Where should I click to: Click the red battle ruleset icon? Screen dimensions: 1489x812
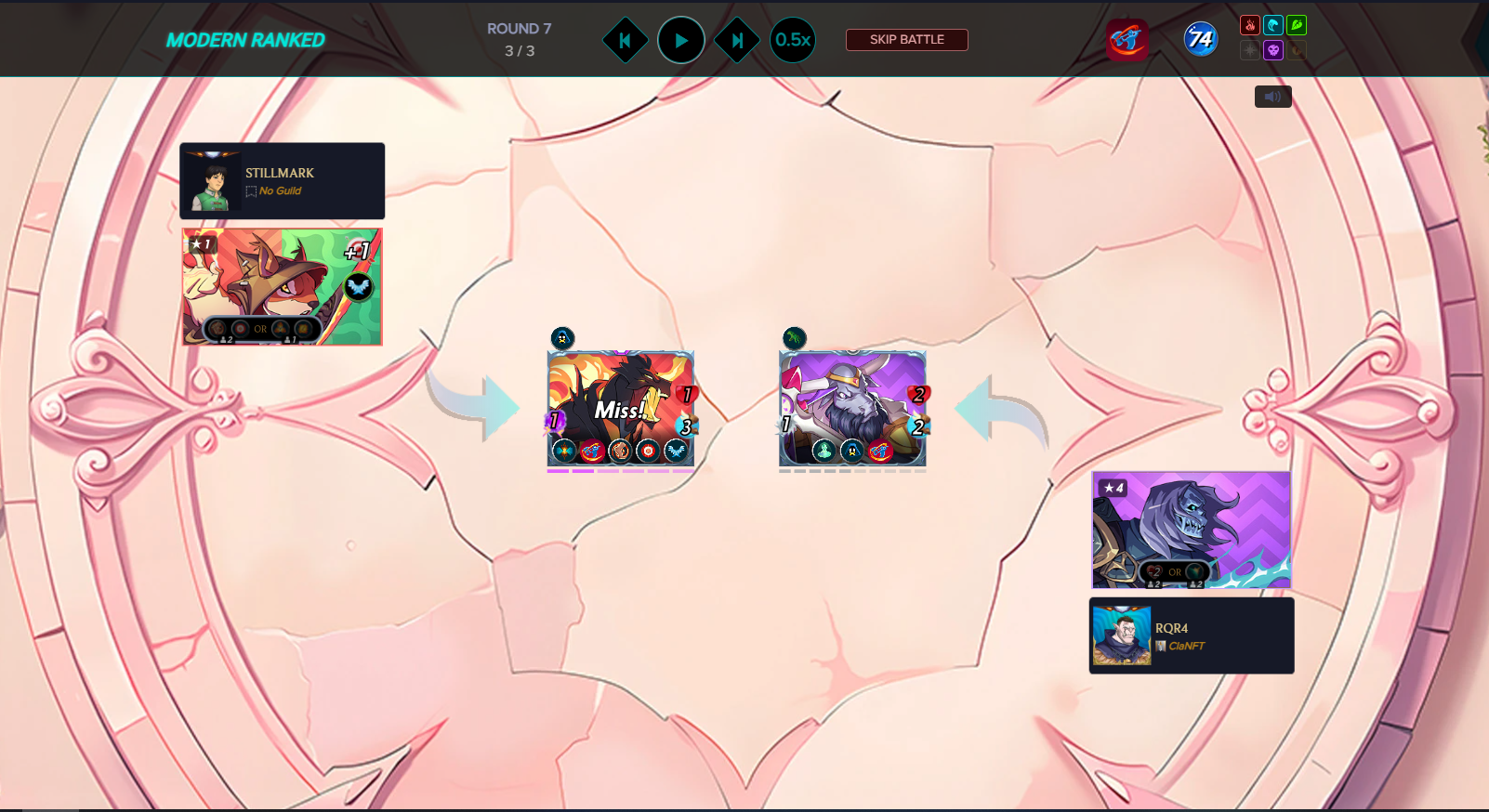pyautogui.click(x=1127, y=40)
